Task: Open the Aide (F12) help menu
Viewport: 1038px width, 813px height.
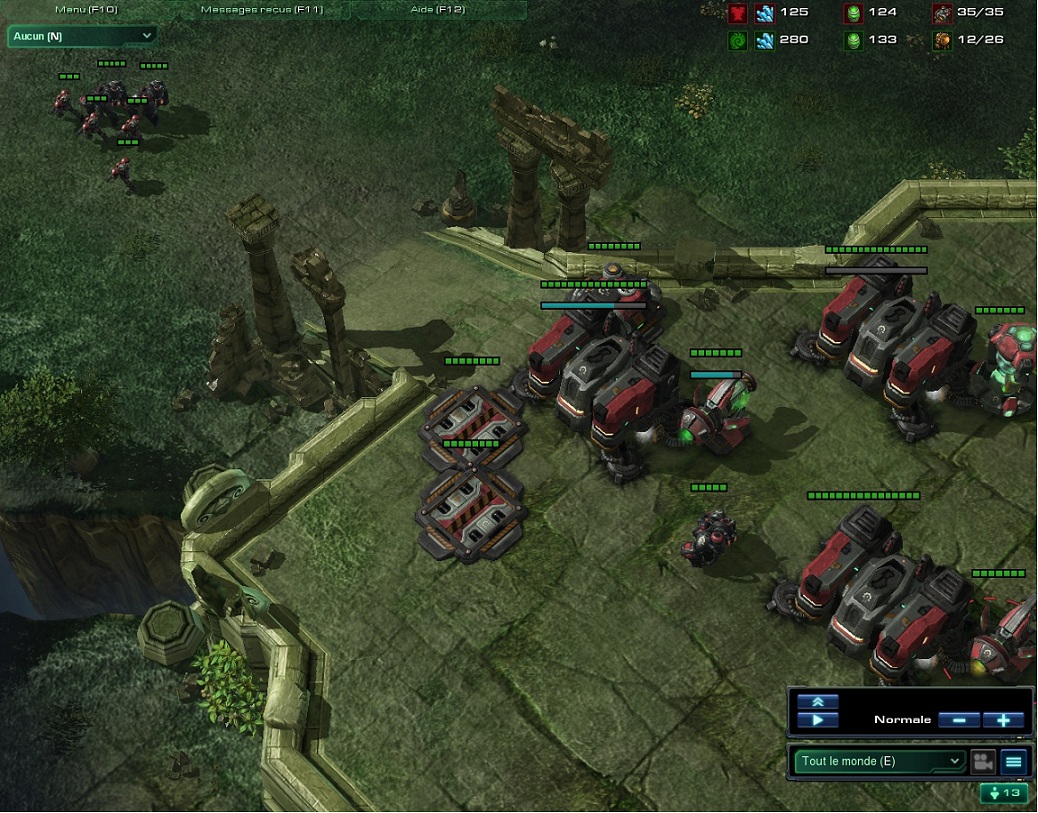Action: (440, 10)
